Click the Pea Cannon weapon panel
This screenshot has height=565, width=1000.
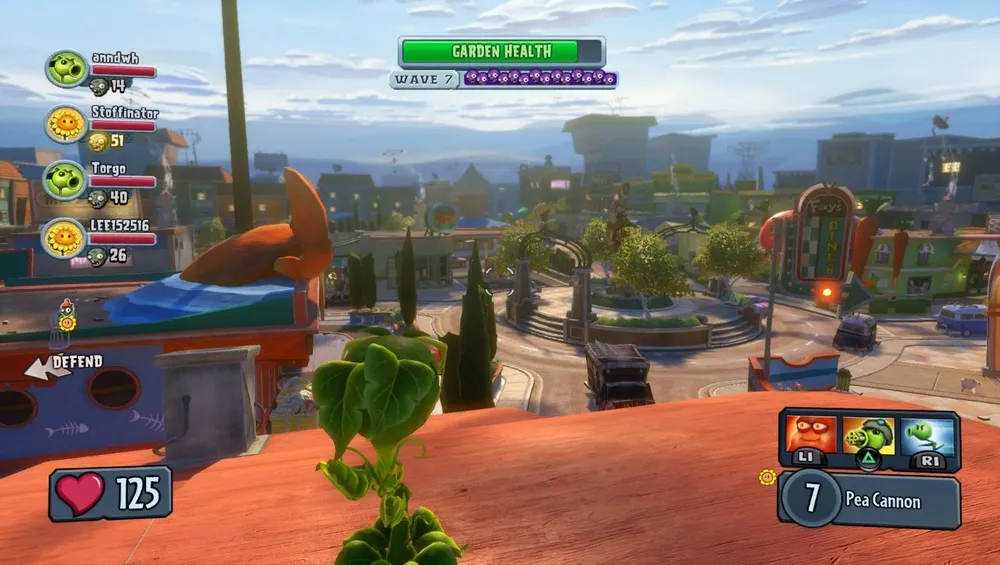(x=868, y=498)
